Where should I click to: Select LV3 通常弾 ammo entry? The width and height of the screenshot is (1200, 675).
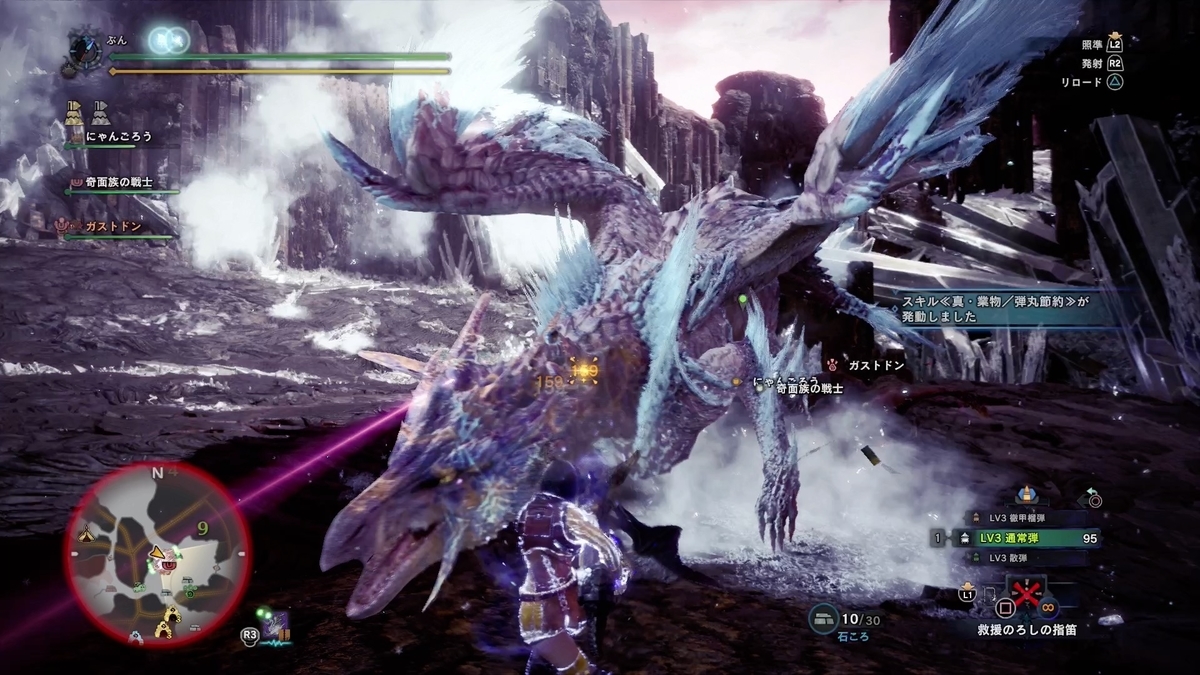point(1010,537)
